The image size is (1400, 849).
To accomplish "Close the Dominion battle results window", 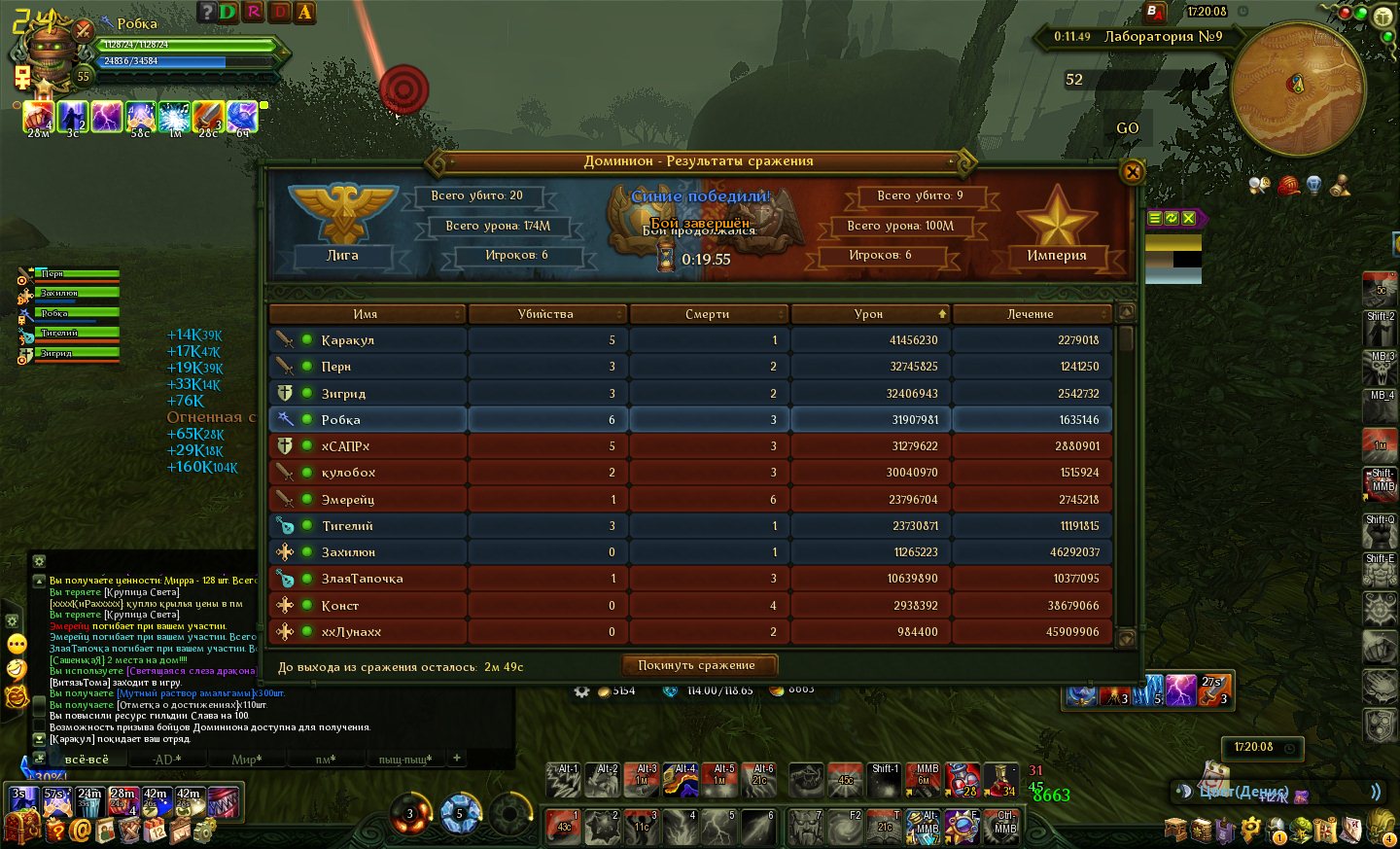I will click(x=1132, y=172).
